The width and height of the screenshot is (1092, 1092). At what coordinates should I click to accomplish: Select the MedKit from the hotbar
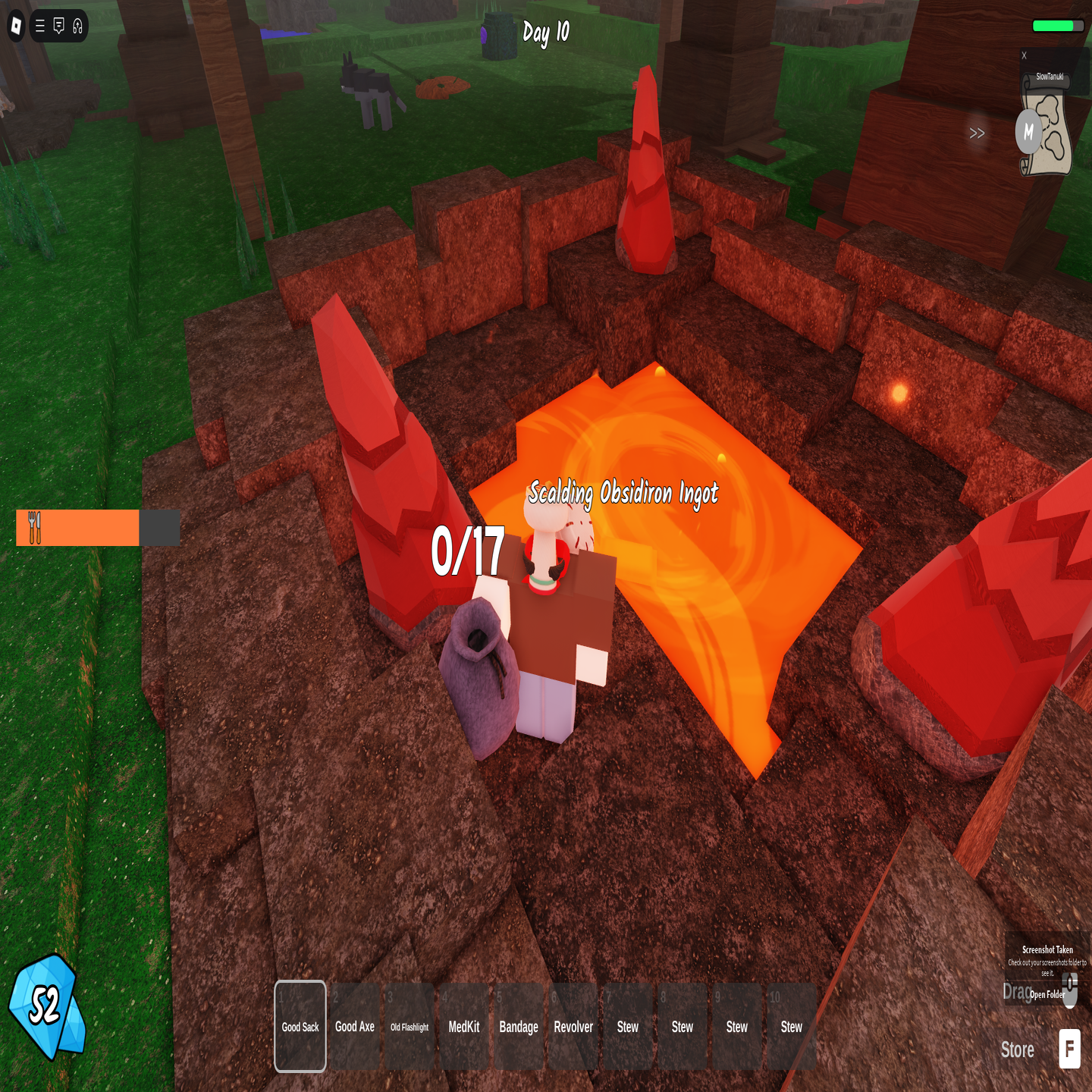click(464, 1026)
